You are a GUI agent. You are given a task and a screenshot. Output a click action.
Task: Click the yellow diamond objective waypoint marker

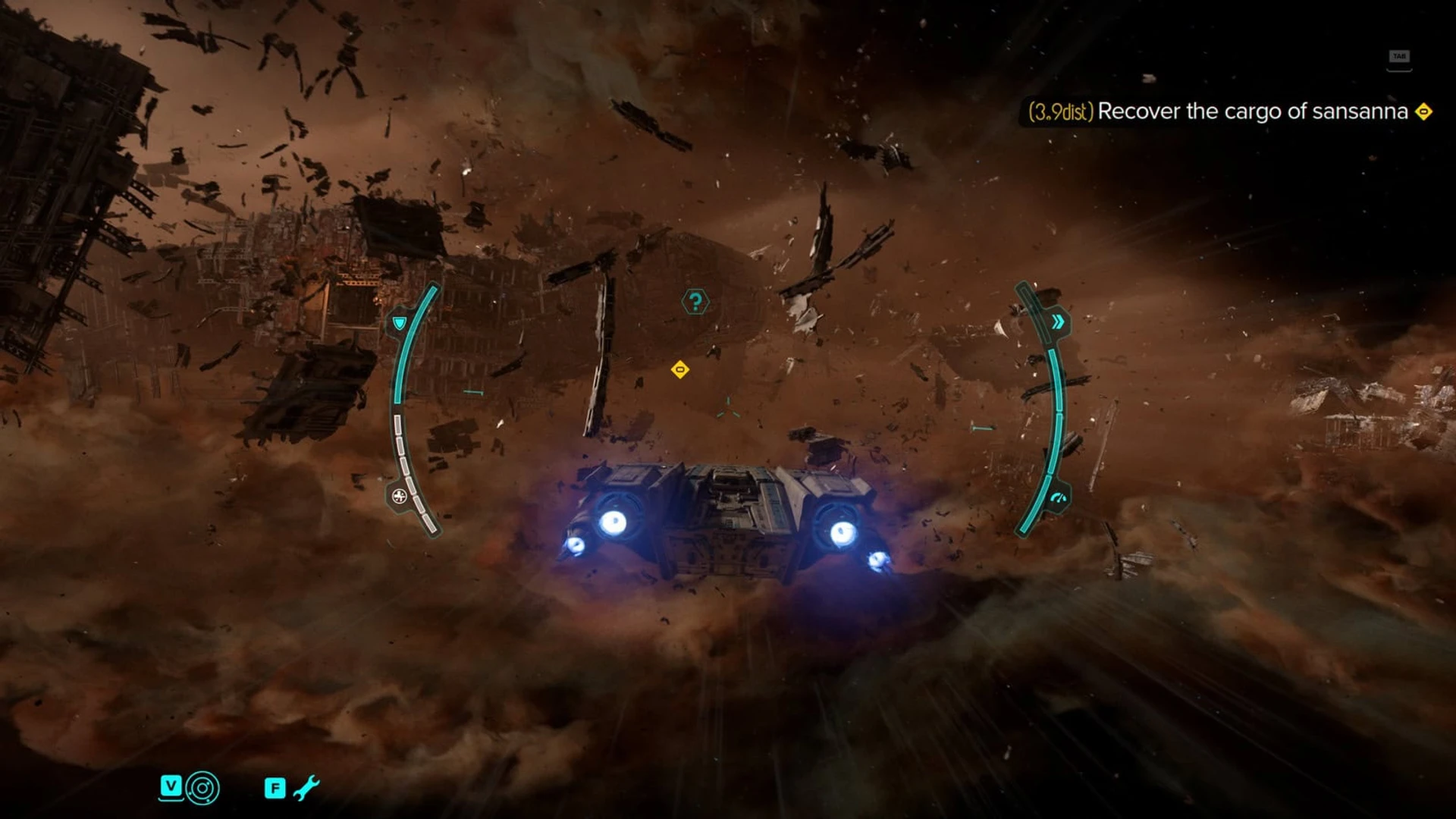(680, 369)
